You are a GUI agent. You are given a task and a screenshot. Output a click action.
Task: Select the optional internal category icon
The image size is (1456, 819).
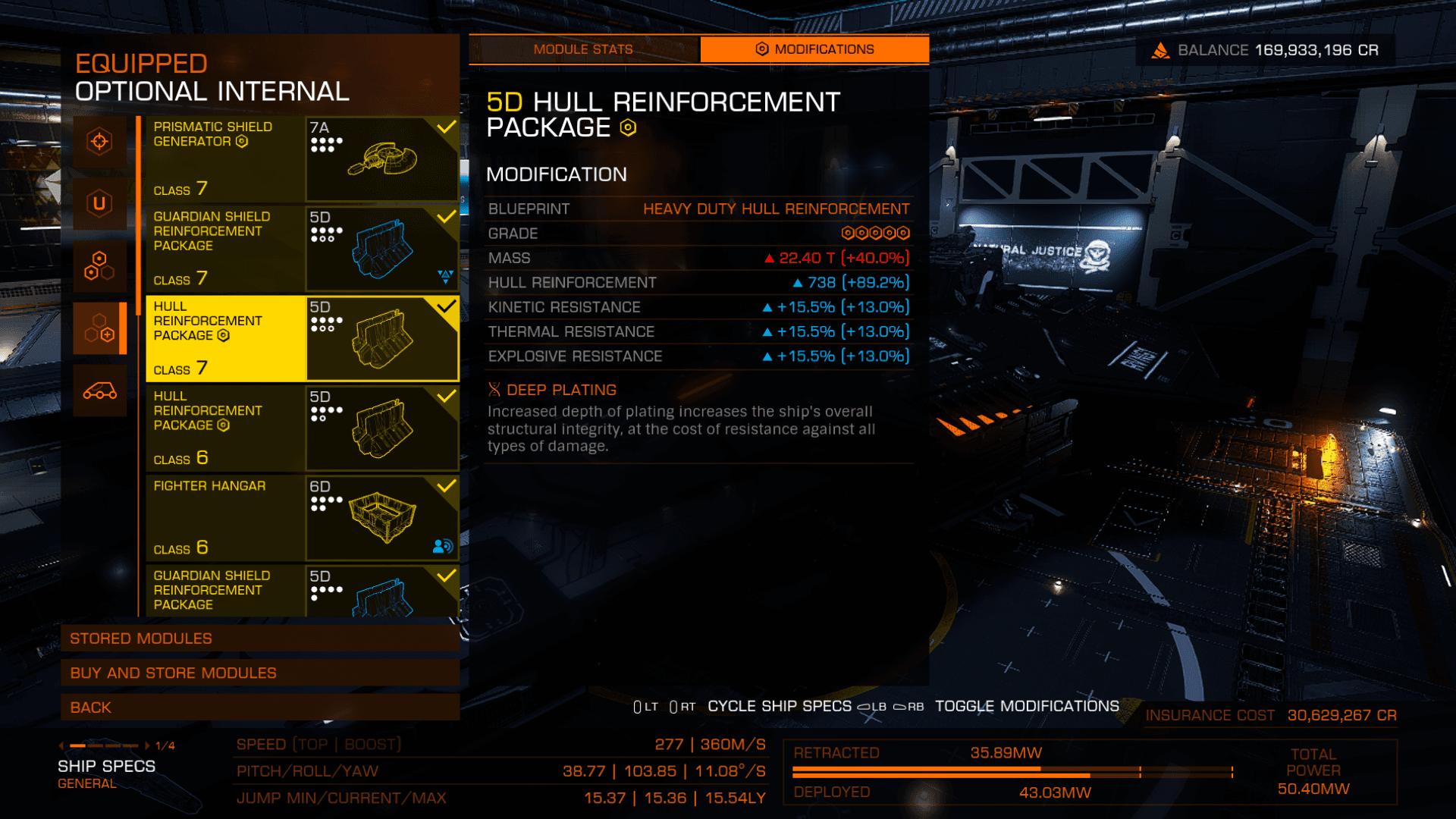coord(99,328)
